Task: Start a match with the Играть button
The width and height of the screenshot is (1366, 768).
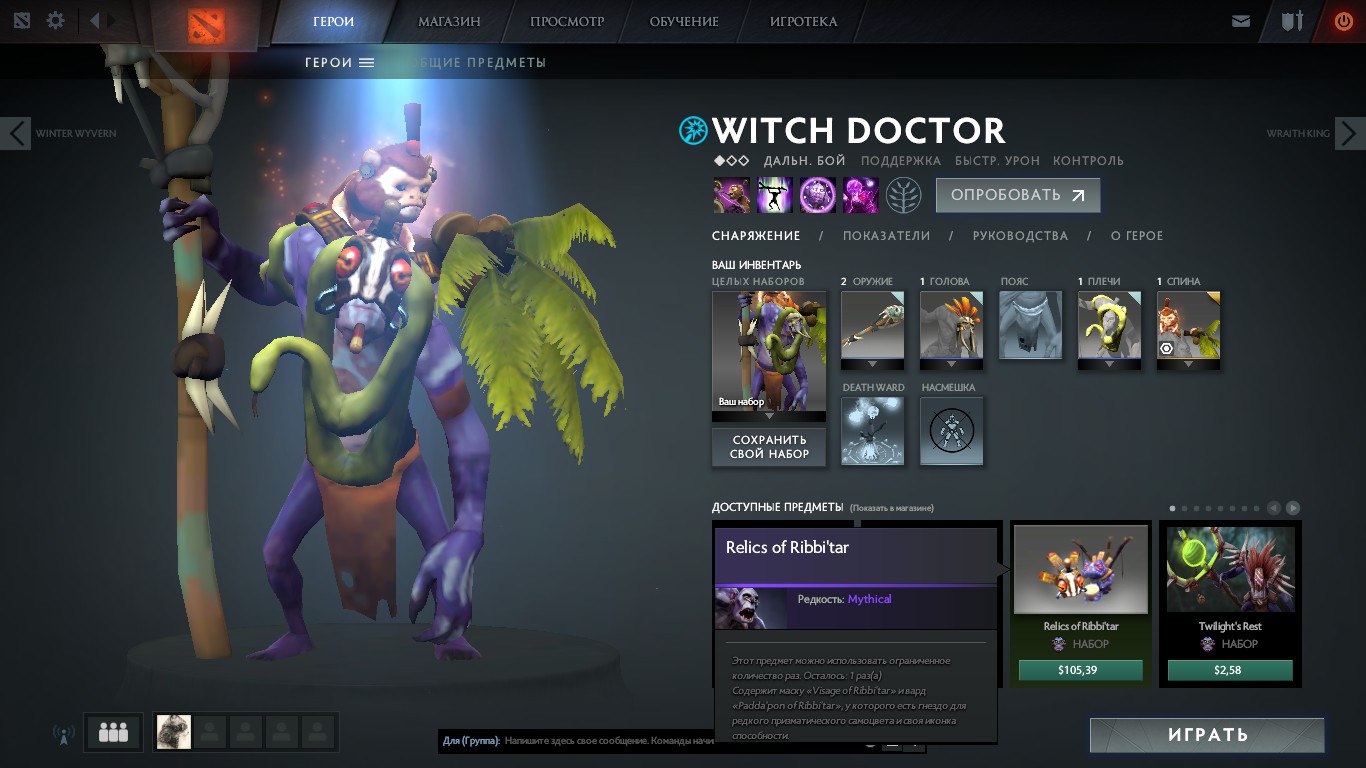Action: (1207, 735)
